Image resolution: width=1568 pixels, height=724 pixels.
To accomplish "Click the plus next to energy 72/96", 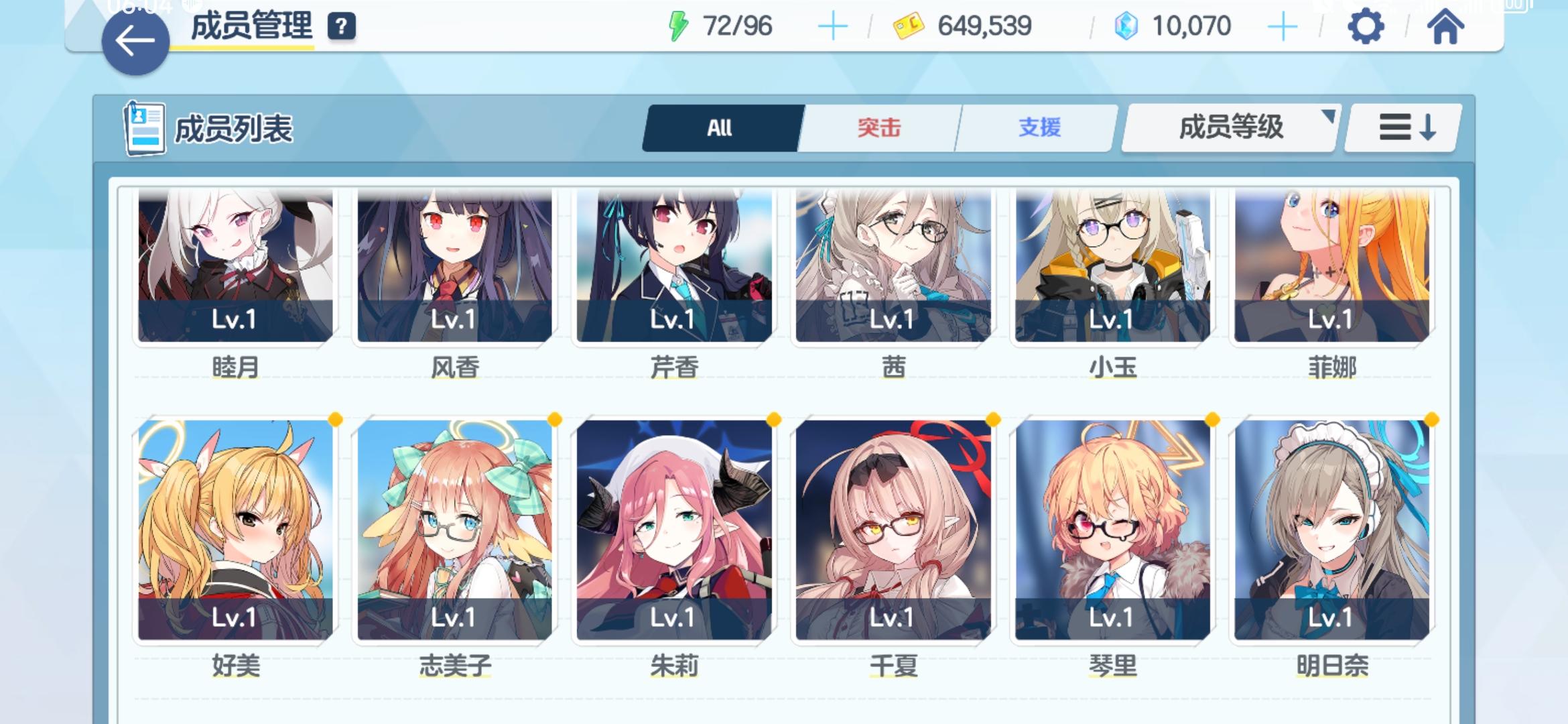I will 832,25.
